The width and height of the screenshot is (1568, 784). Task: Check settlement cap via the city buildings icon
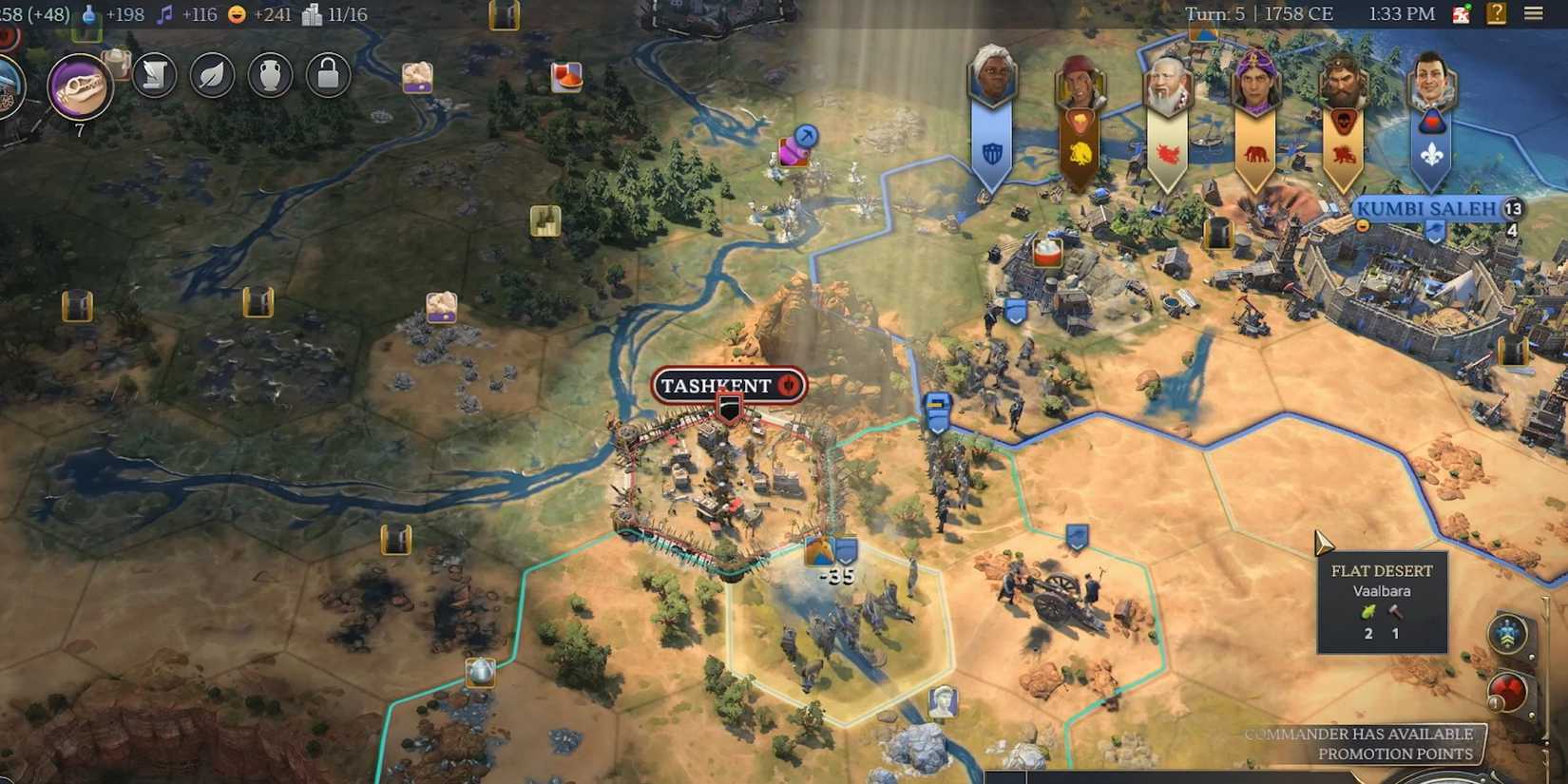point(313,14)
